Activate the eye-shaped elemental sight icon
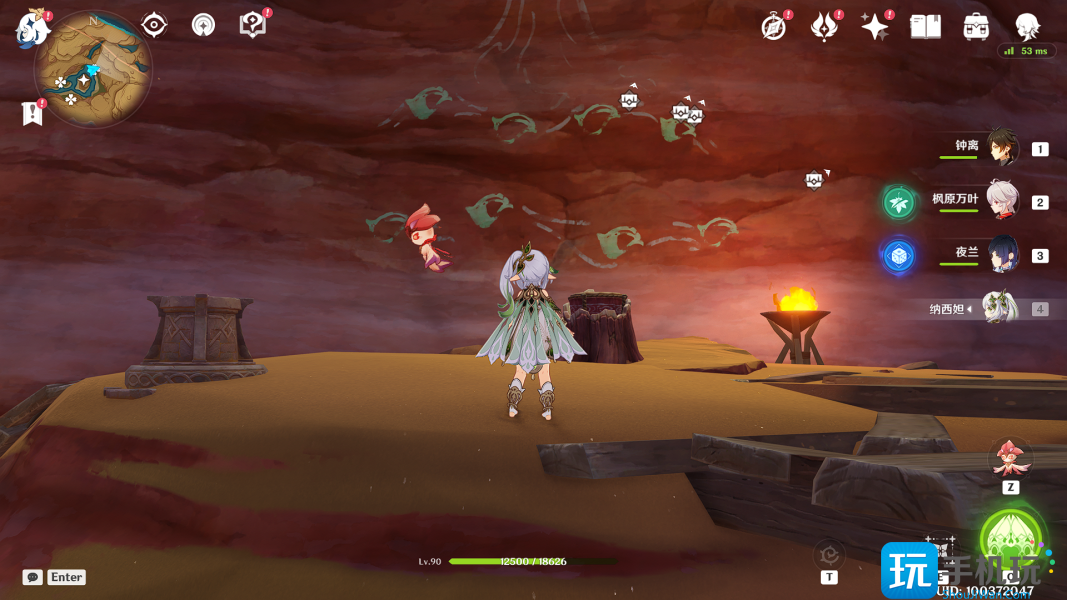 [154, 25]
